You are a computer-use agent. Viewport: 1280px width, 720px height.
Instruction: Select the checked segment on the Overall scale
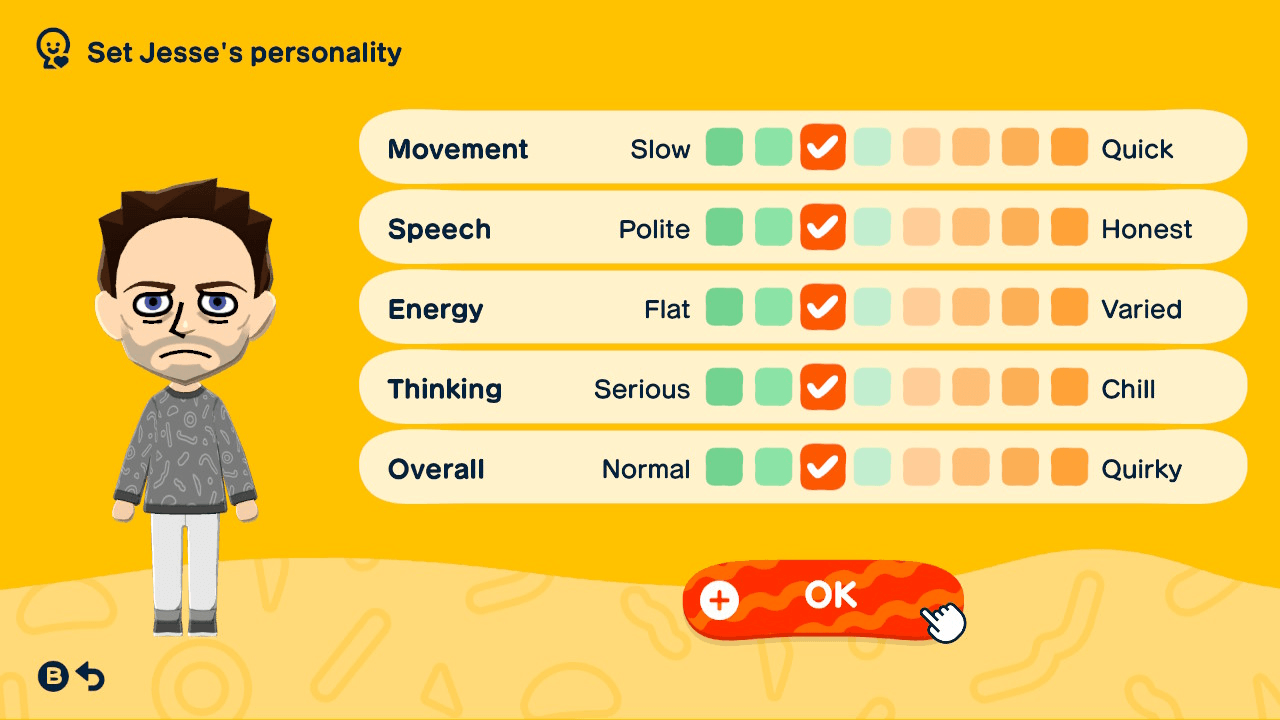coord(822,467)
